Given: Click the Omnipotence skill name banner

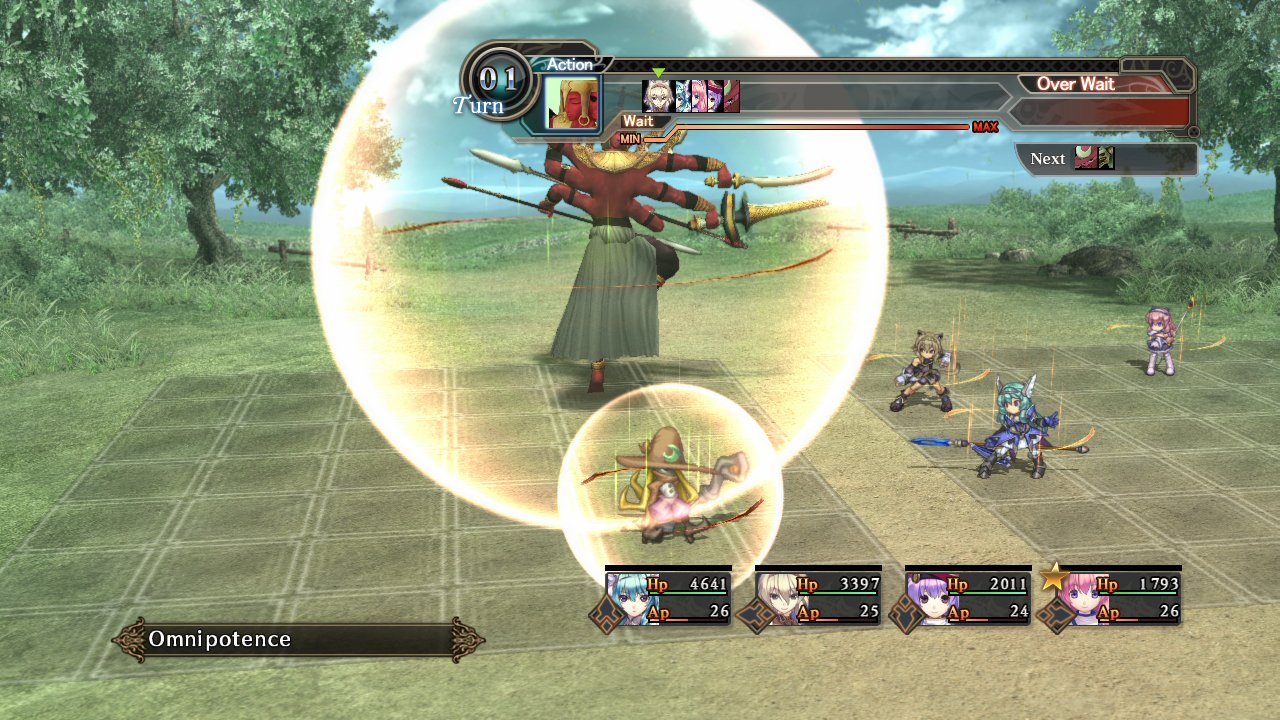Looking at the screenshot, I should (x=298, y=640).
